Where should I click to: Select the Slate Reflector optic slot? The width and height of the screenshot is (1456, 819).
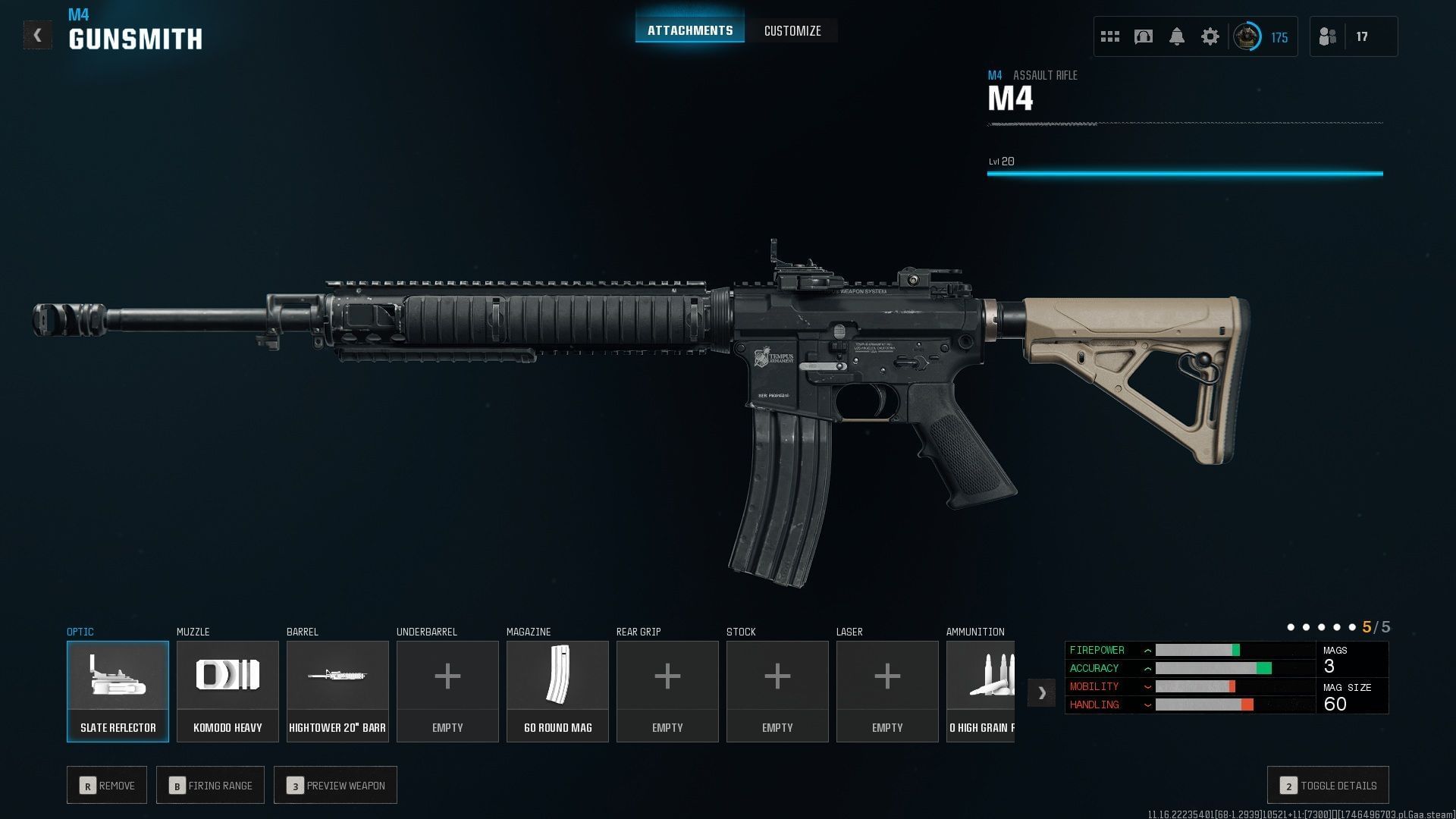click(118, 691)
